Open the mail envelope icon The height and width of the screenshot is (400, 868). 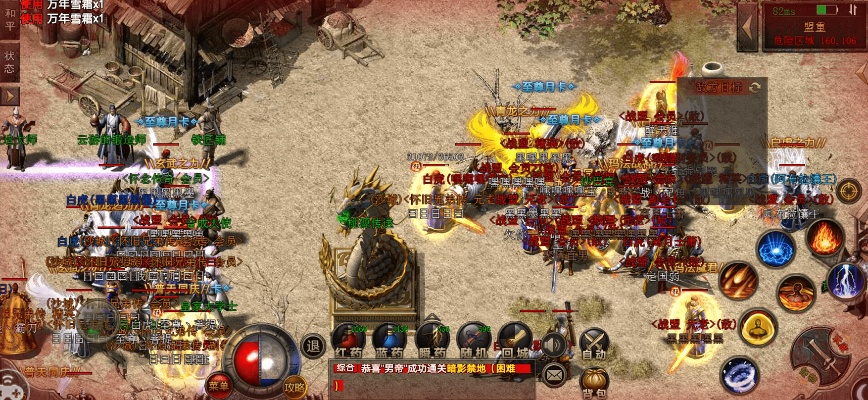(554, 375)
